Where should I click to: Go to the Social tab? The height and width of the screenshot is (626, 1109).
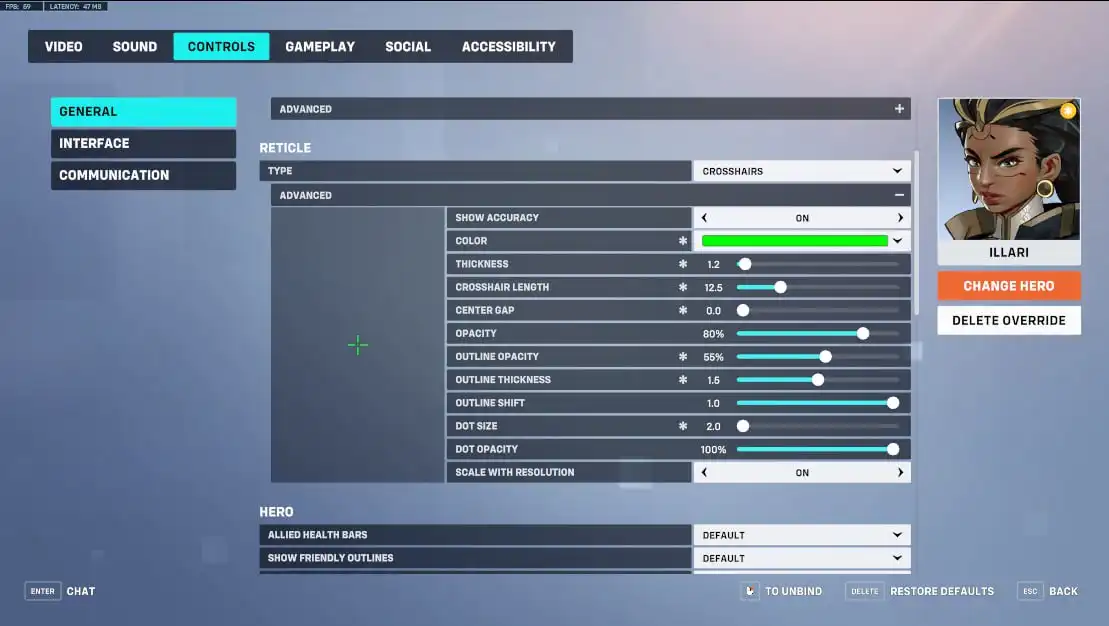click(x=408, y=47)
